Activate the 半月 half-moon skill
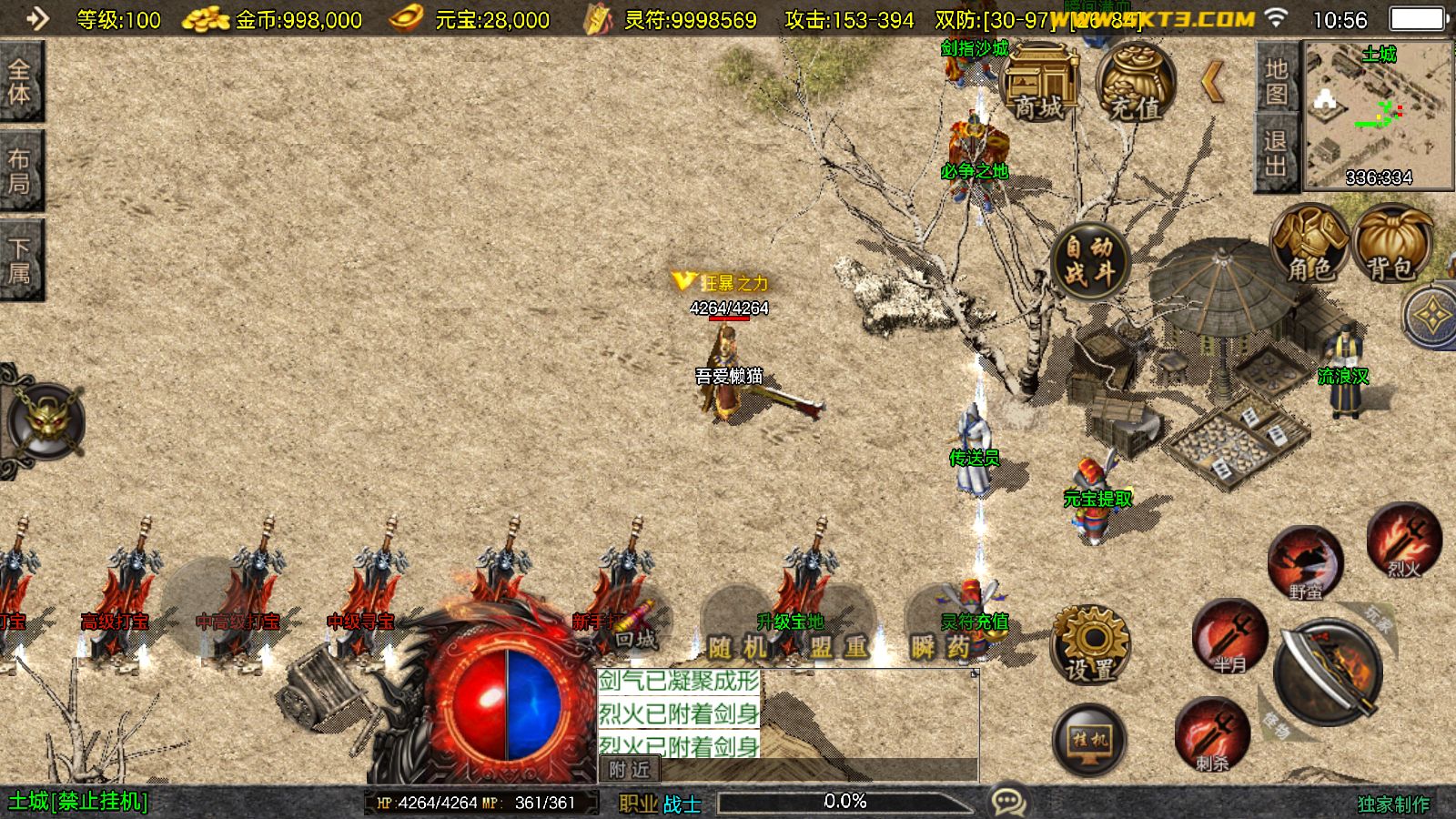This screenshot has width=1456, height=819. [x=1230, y=636]
